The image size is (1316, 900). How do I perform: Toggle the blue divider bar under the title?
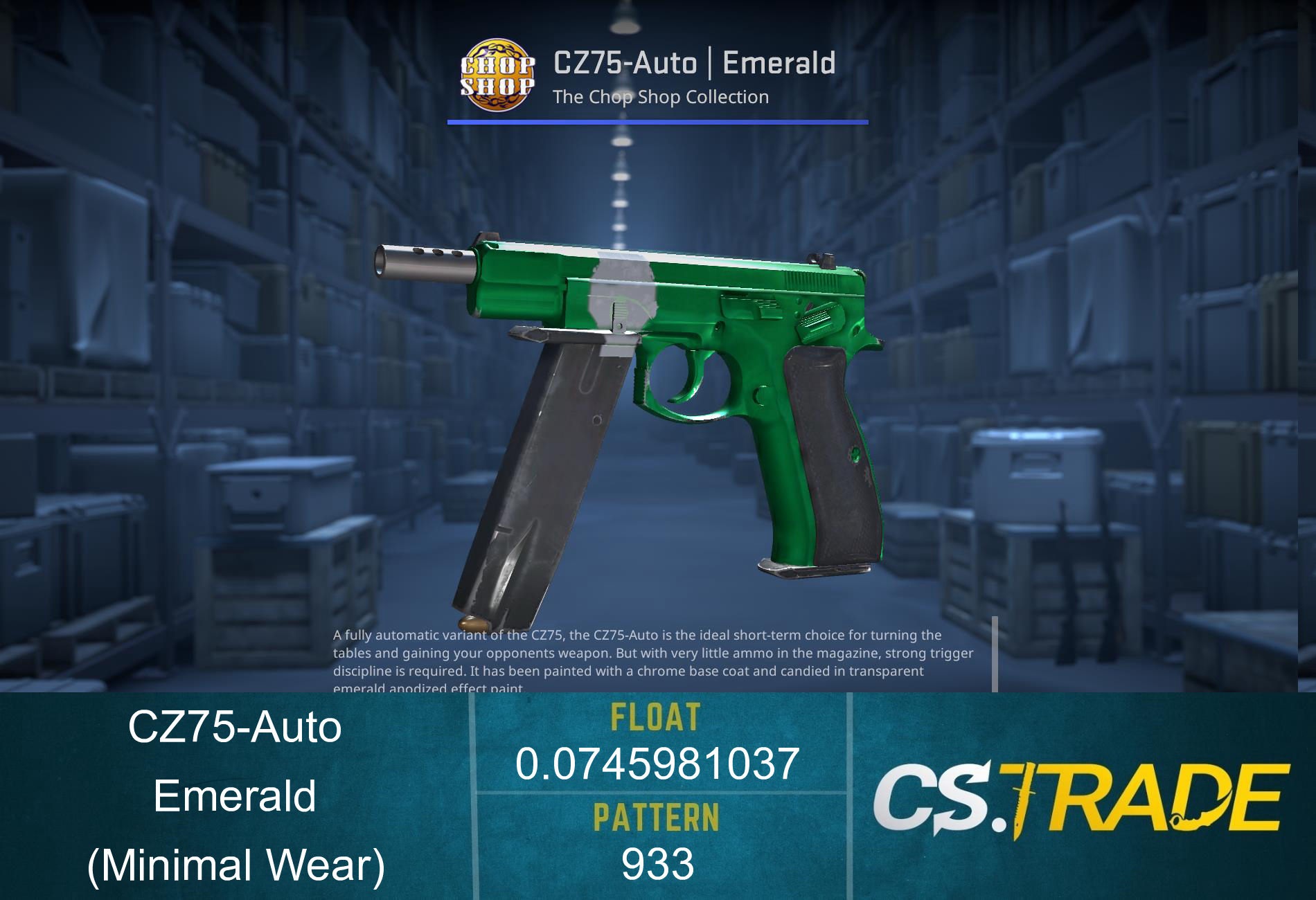click(x=657, y=122)
